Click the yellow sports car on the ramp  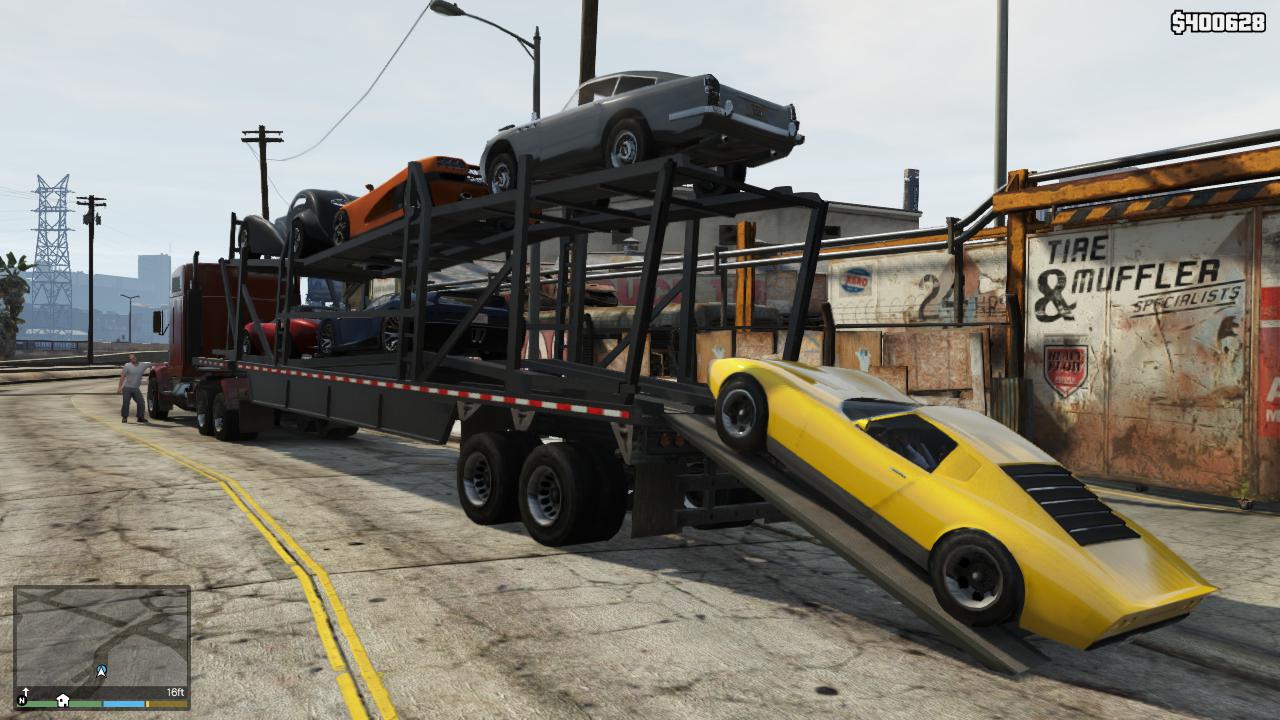[930, 490]
